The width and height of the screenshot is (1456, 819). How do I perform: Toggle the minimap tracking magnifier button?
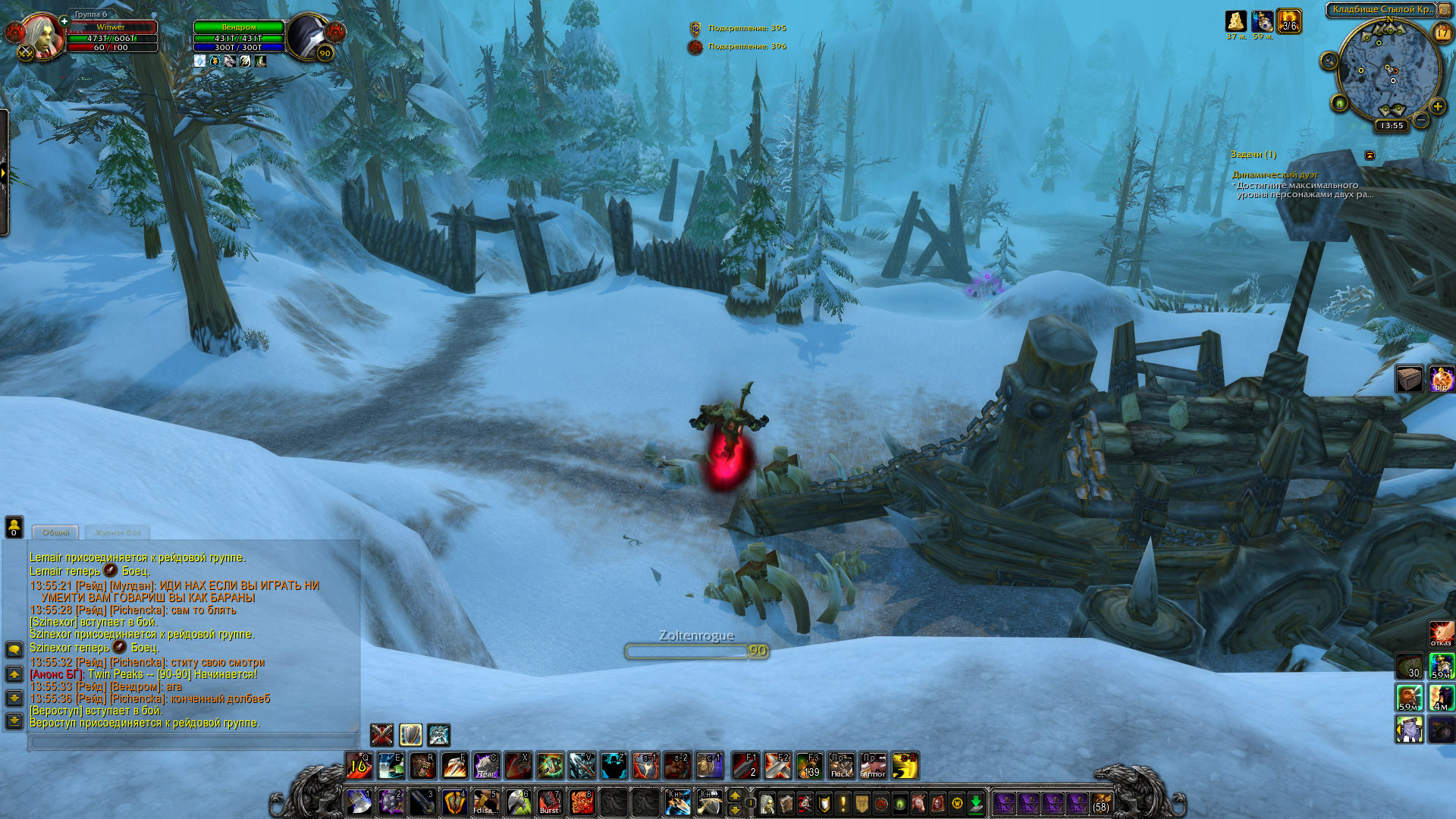(1329, 61)
